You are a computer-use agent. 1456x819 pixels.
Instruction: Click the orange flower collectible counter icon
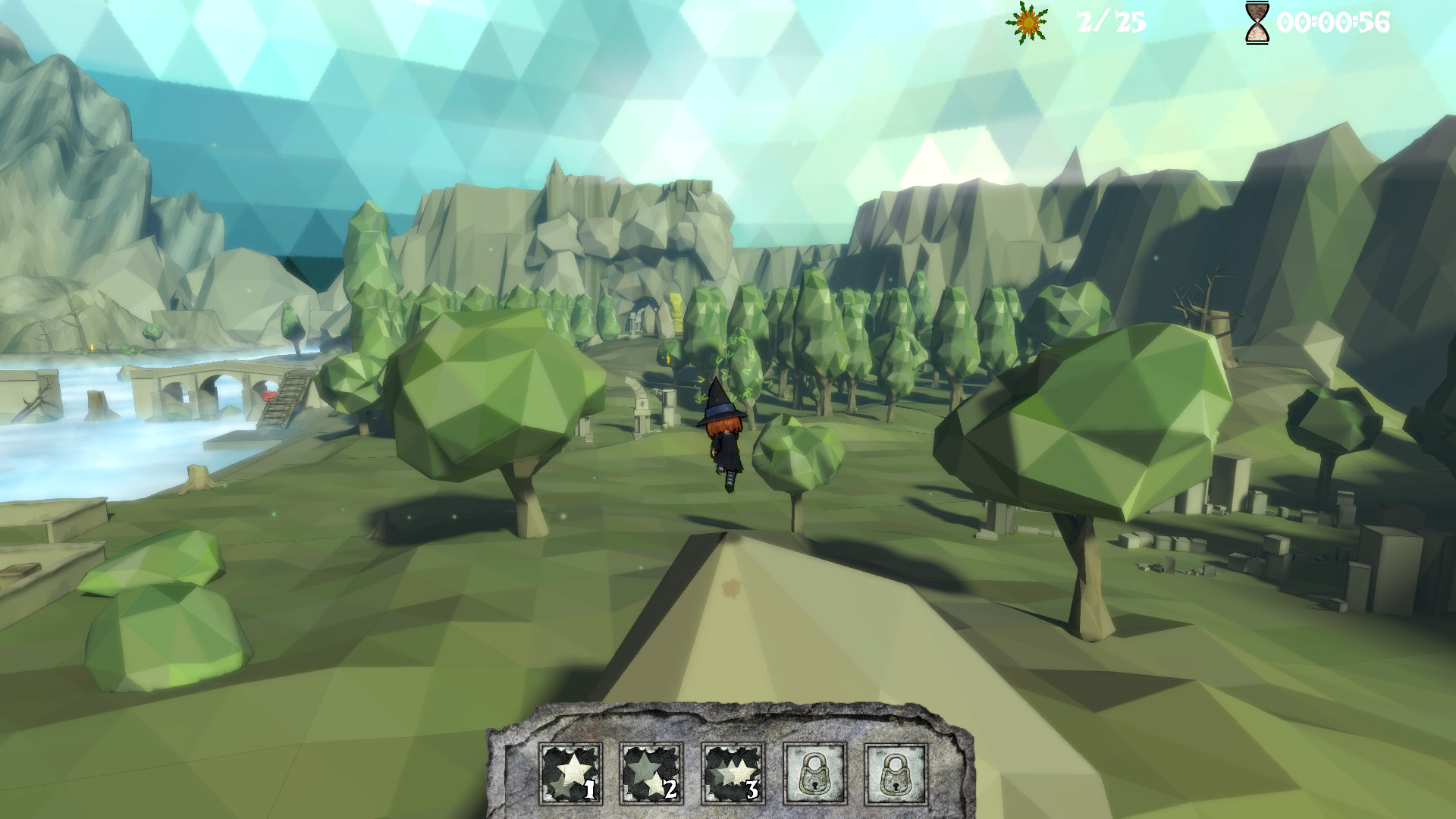click(1028, 23)
